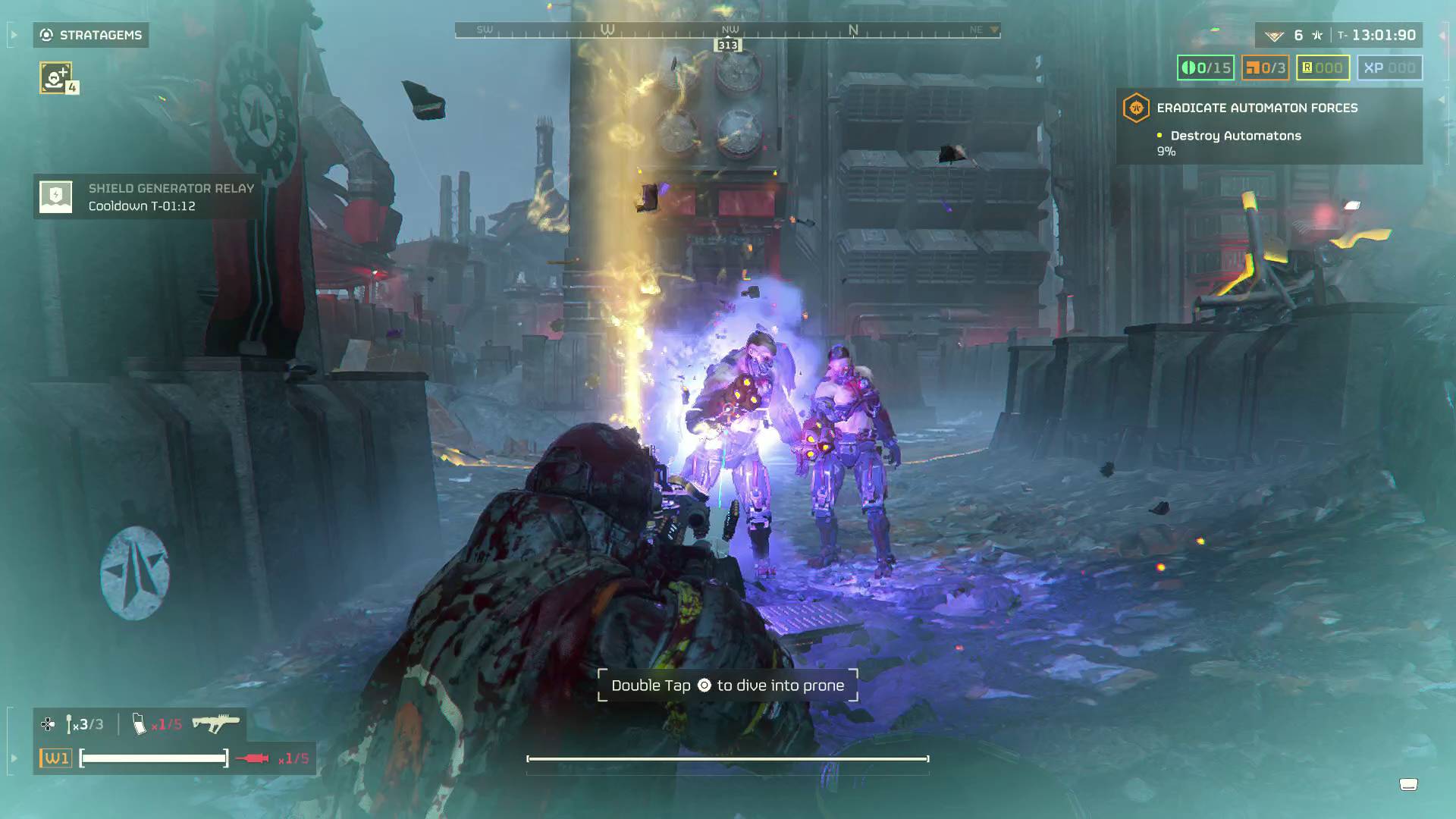The image size is (1456, 819).
Task: Select the primary rifle silhouette icon
Action: click(x=218, y=721)
